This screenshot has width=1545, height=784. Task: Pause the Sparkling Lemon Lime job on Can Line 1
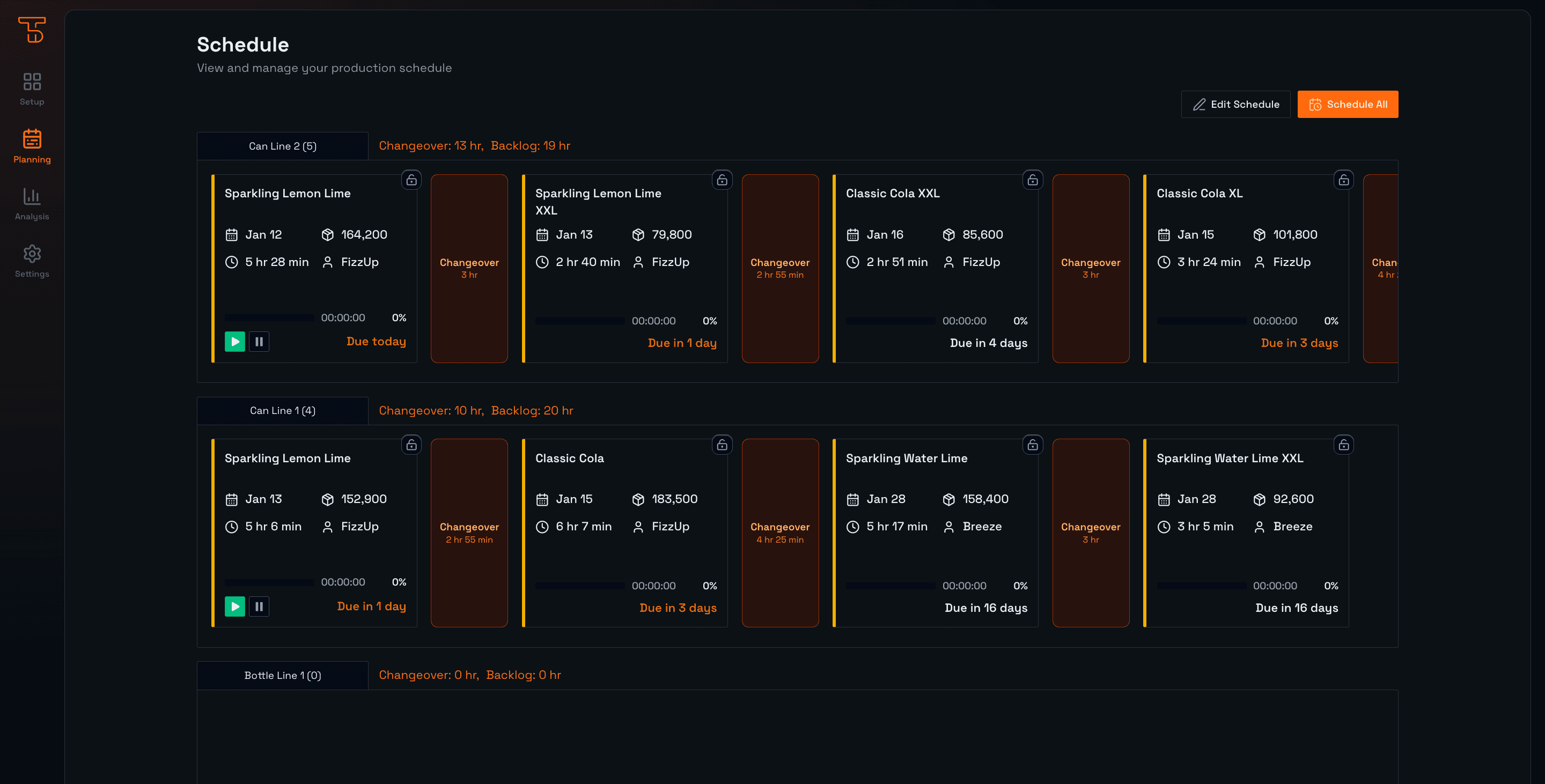259,606
